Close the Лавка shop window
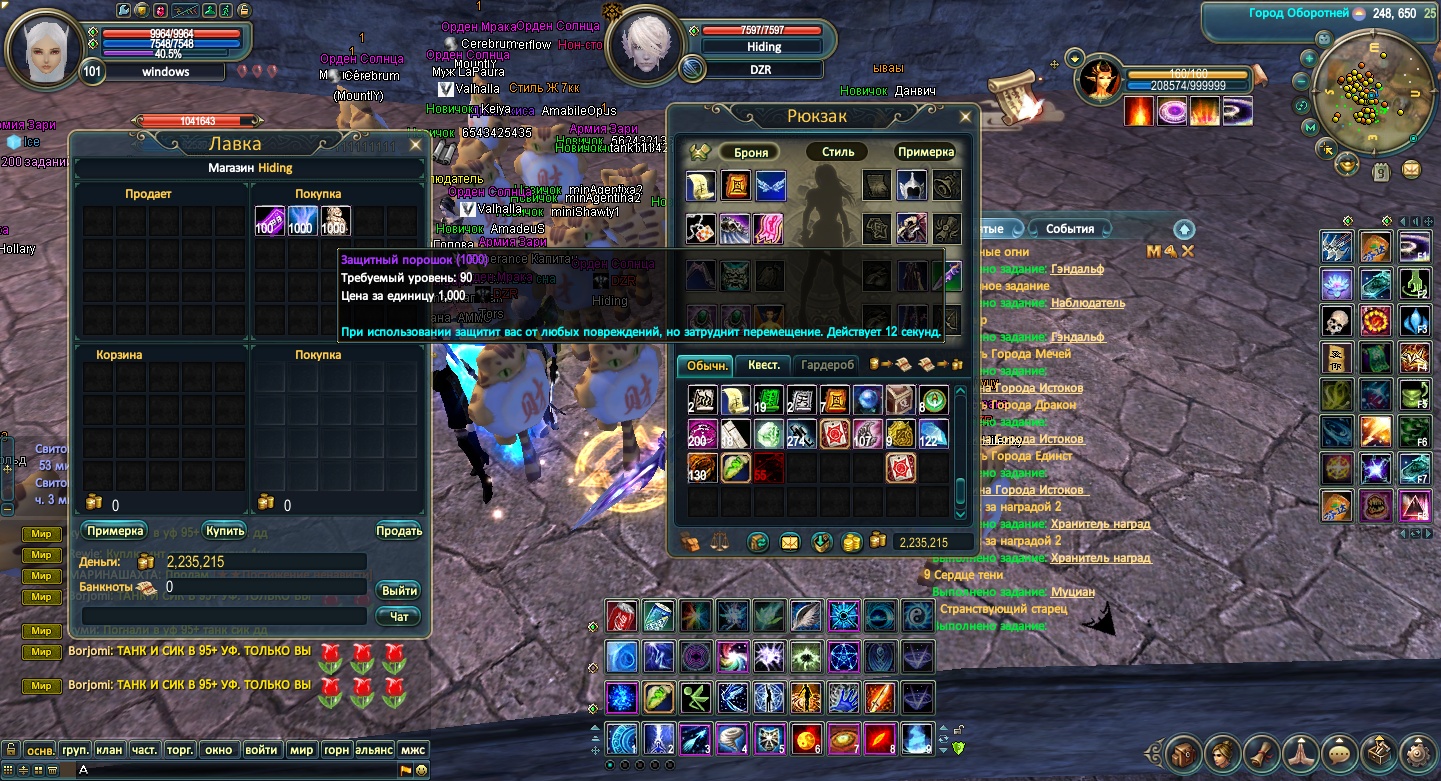The height and width of the screenshot is (781, 1441). click(416, 145)
